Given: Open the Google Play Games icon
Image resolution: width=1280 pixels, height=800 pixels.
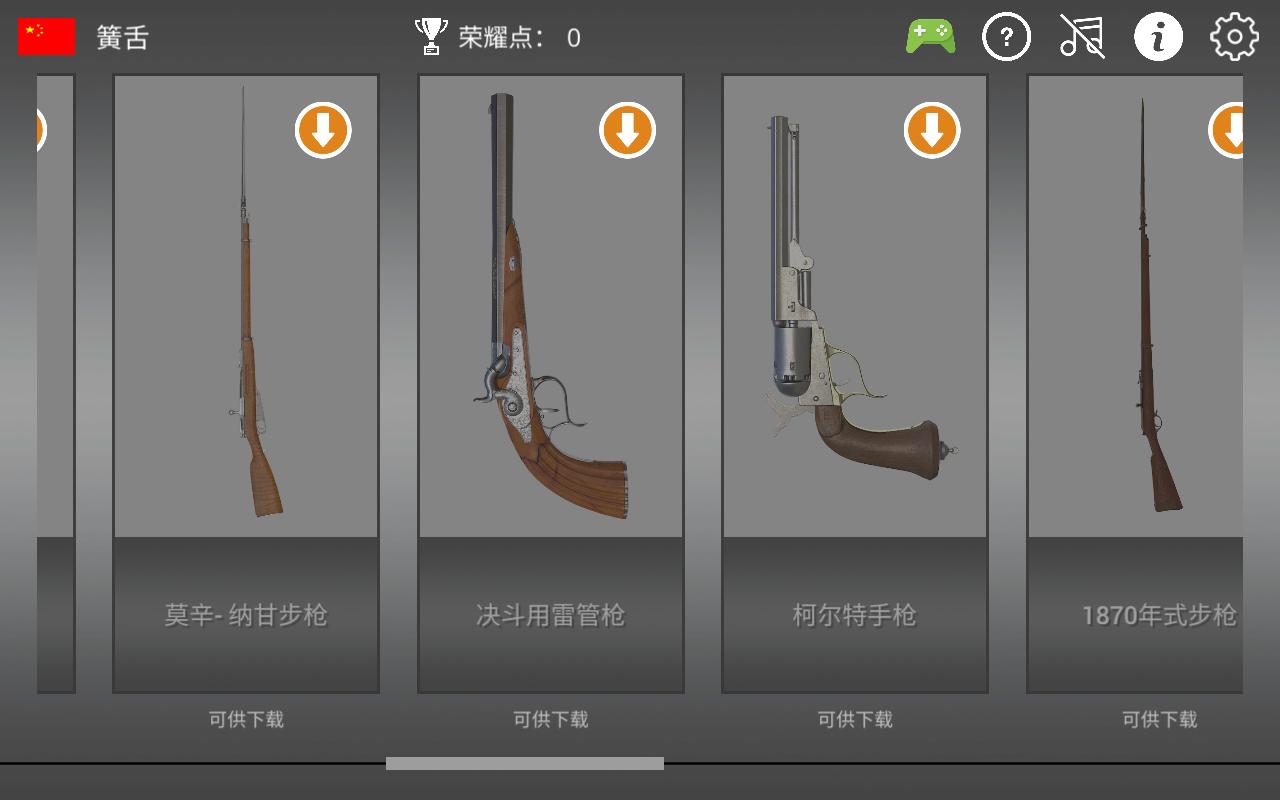Looking at the screenshot, I should (x=931, y=36).
